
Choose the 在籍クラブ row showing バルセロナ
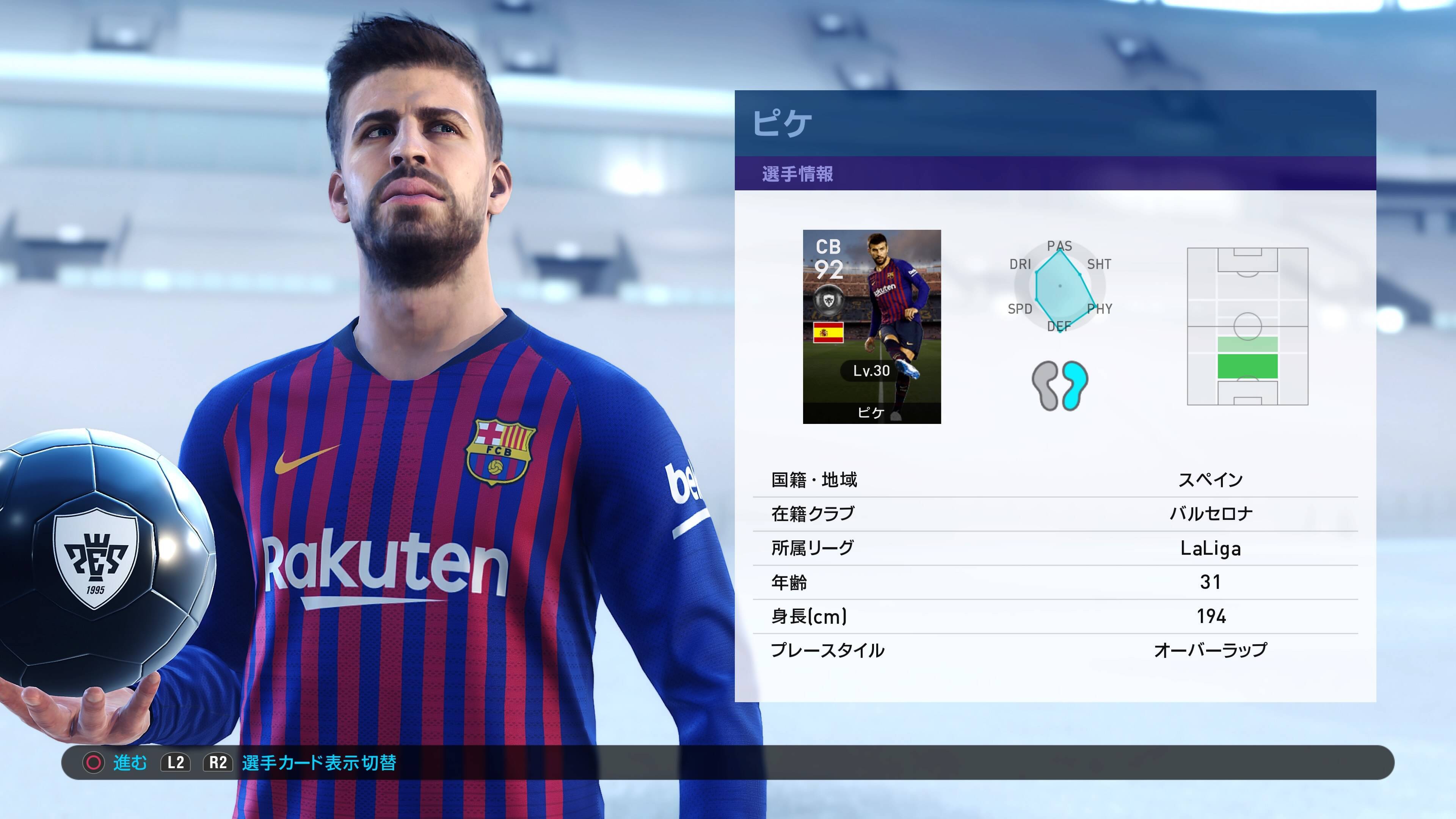point(1055,514)
